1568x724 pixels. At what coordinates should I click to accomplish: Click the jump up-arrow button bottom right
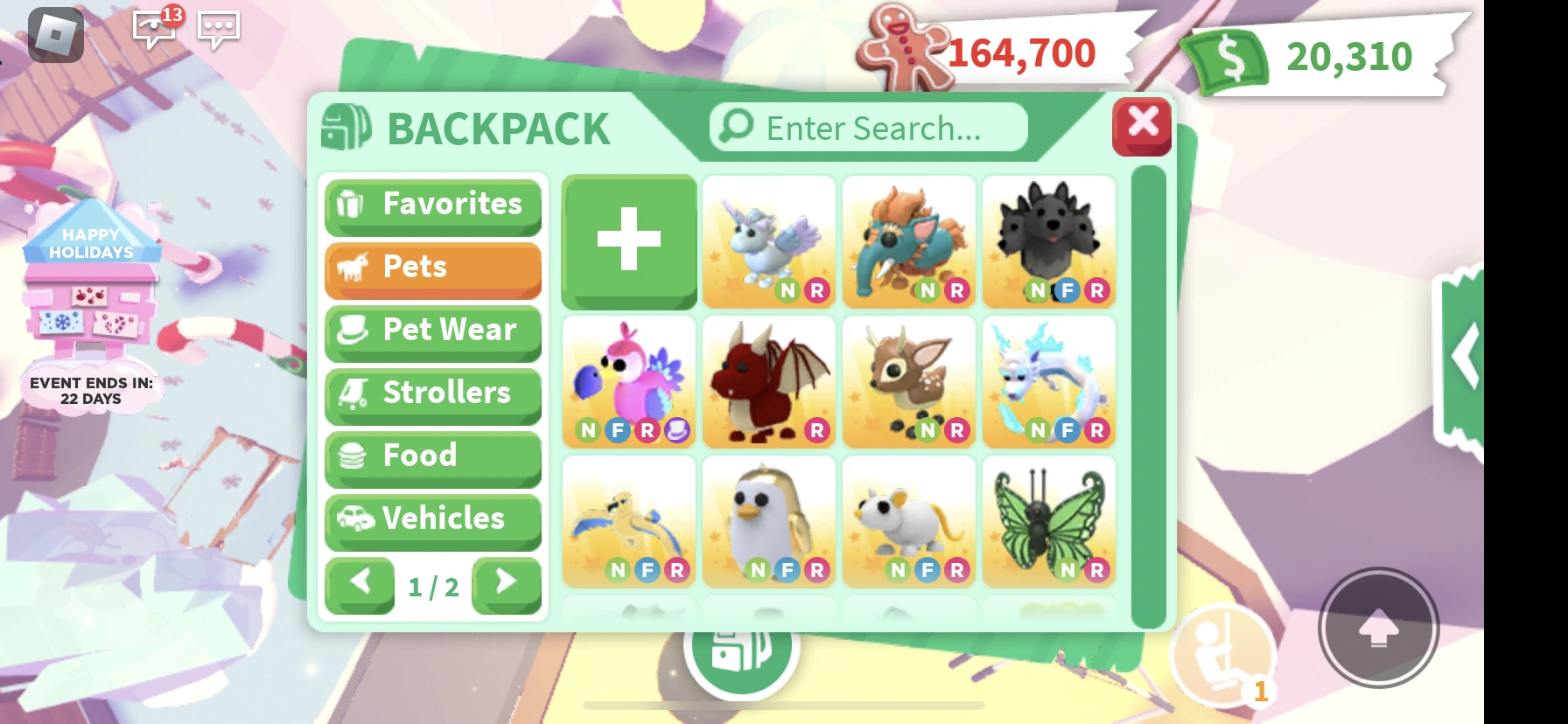point(1379,626)
